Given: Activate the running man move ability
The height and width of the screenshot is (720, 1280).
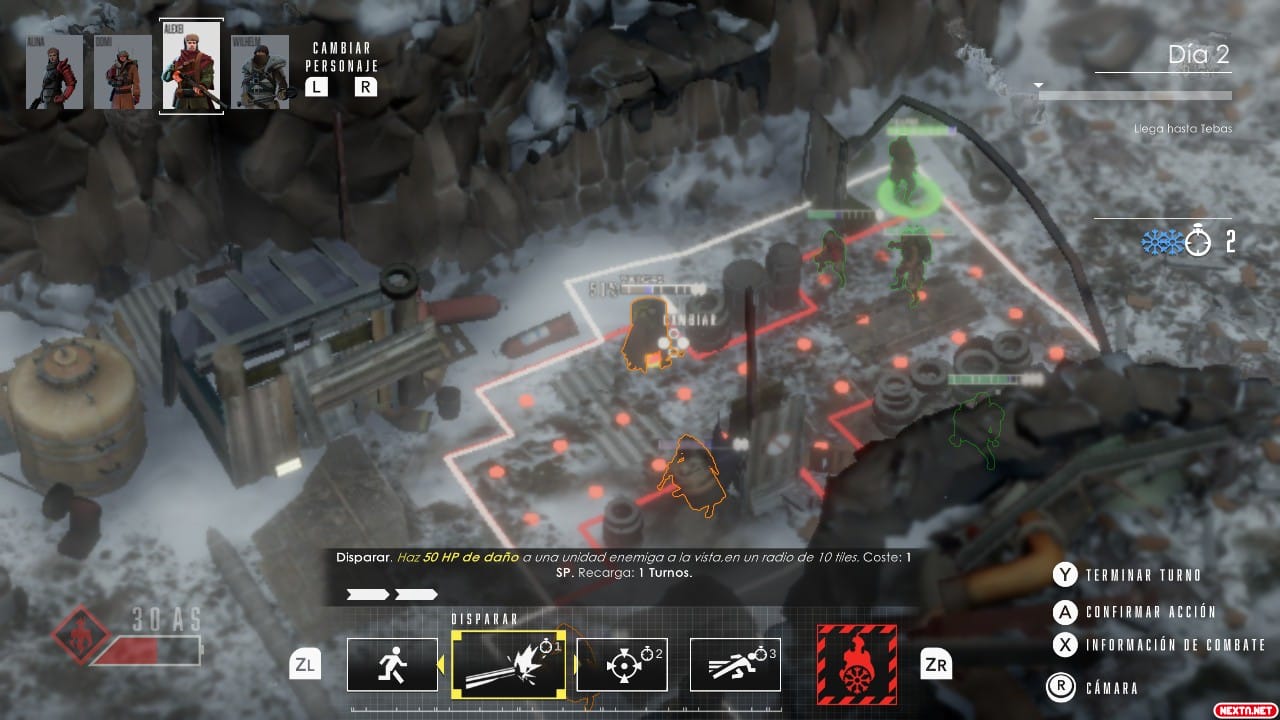Looking at the screenshot, I should click(392, 664).
